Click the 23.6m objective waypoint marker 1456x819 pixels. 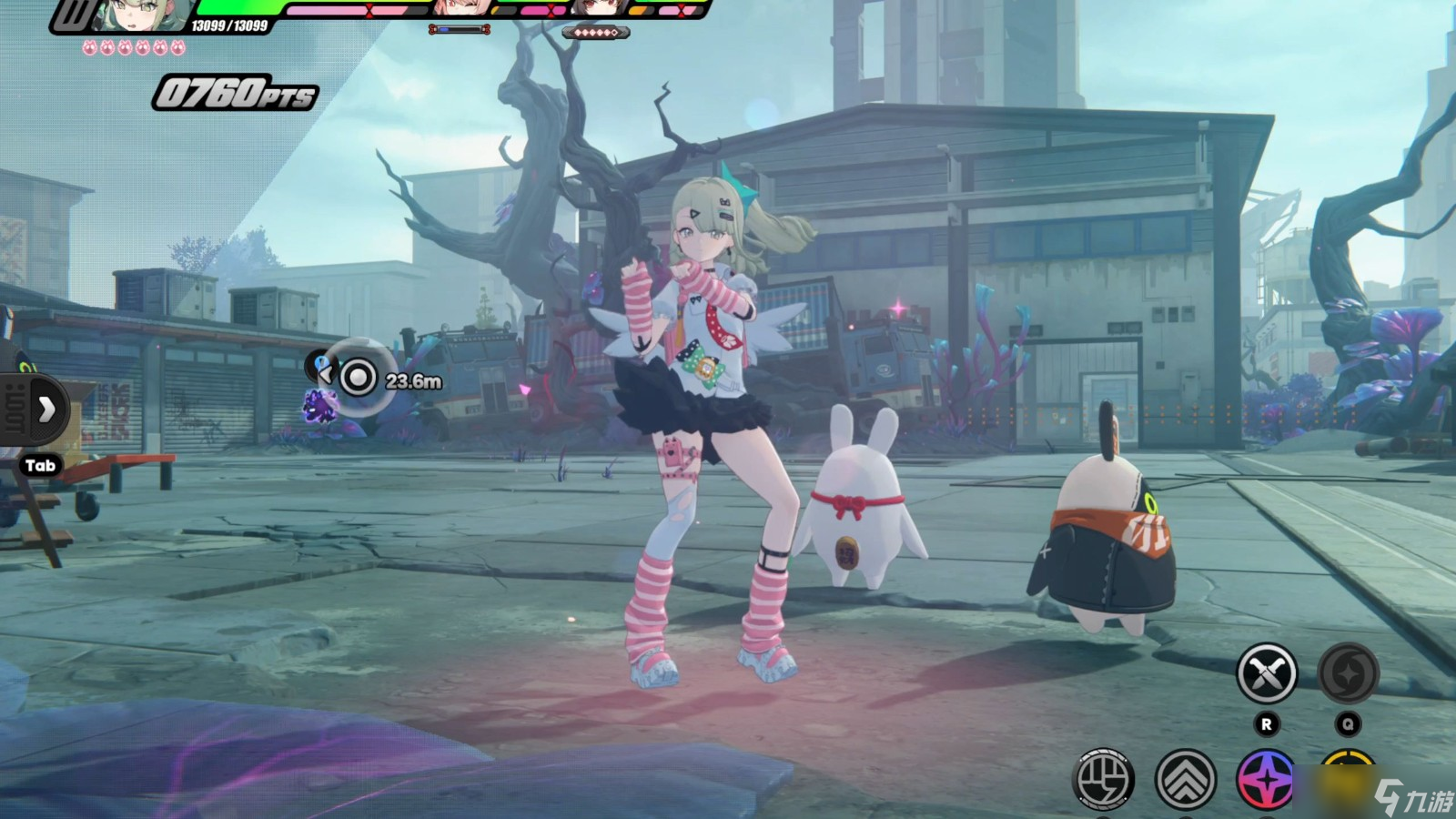[x=358, y=377]
